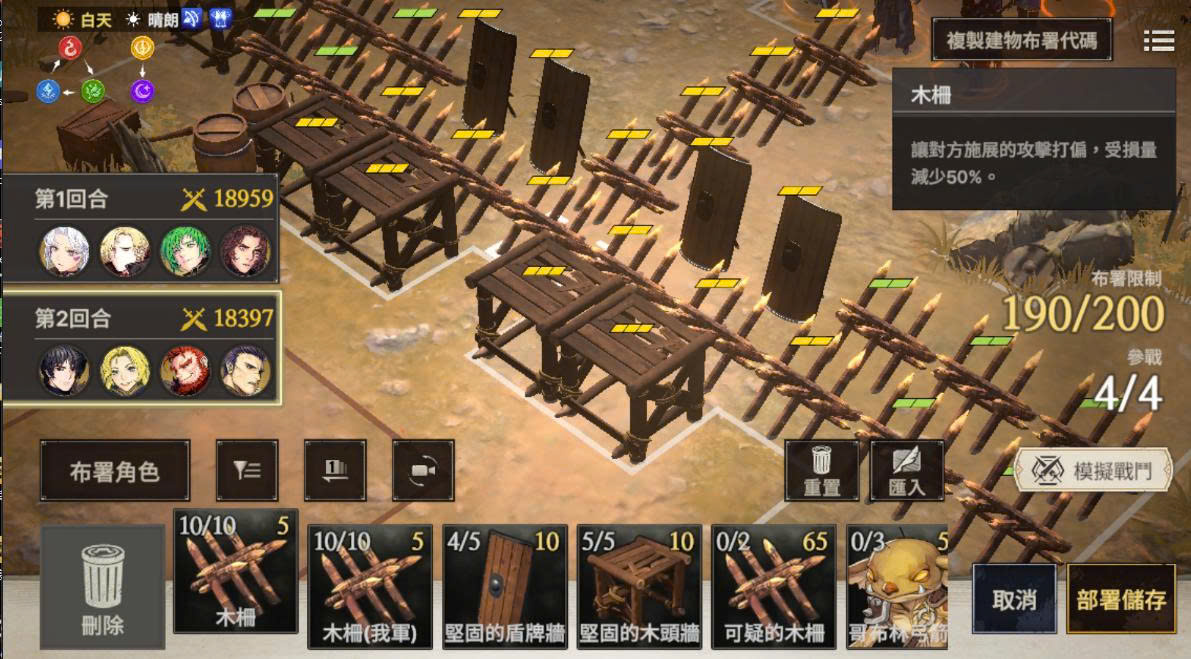Cancel with the 取消 button
The image size is (1191, 659).
coord(1014,600)
